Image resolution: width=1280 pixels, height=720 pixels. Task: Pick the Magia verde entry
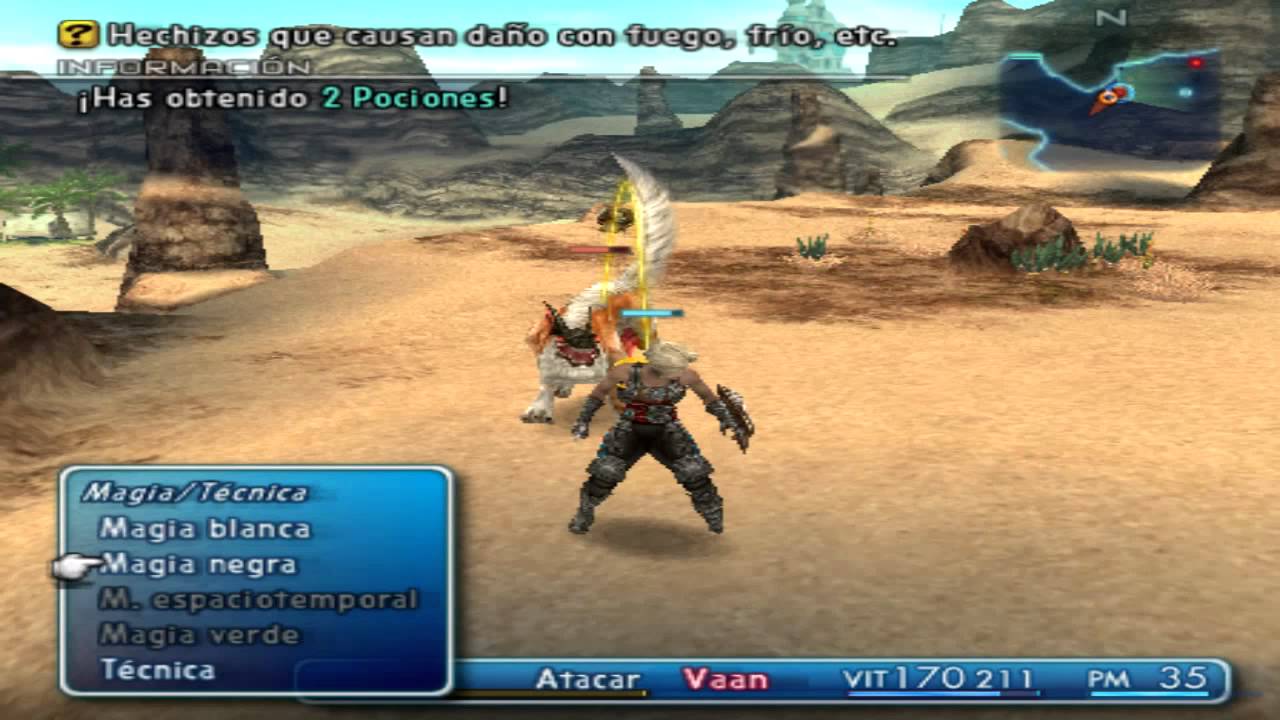click(200, 635)
